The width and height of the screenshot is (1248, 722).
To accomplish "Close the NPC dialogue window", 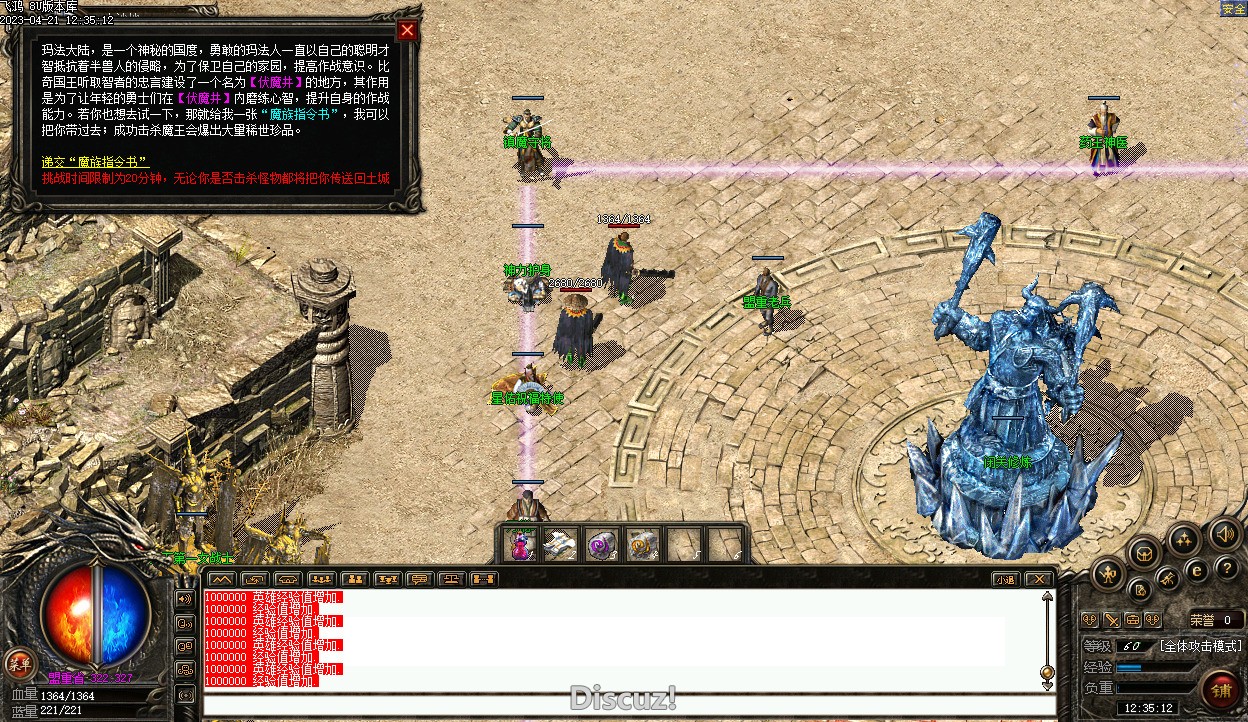I will point(407,30).
